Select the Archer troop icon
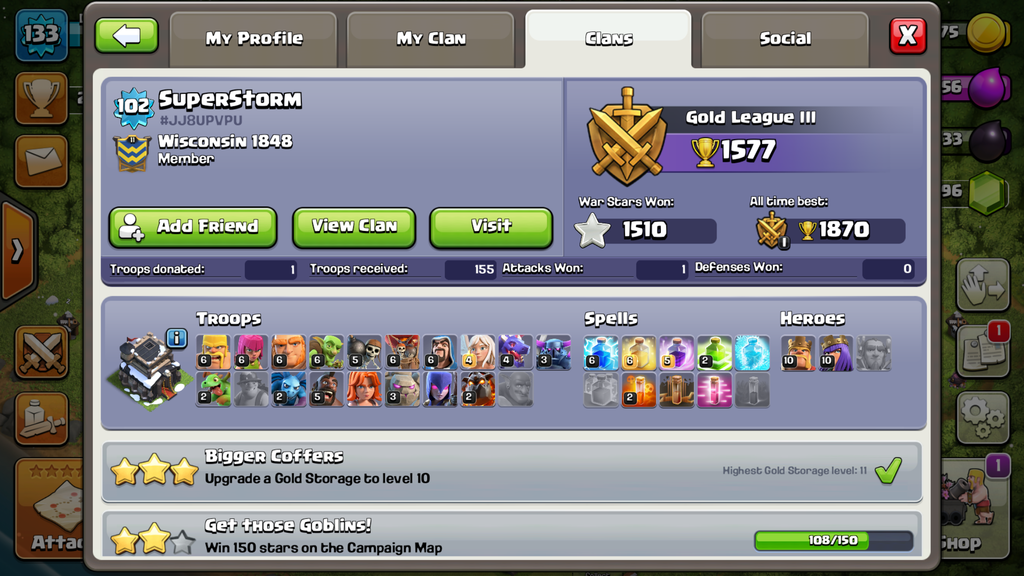1024x576 pixels. click(x=251, y=353)
